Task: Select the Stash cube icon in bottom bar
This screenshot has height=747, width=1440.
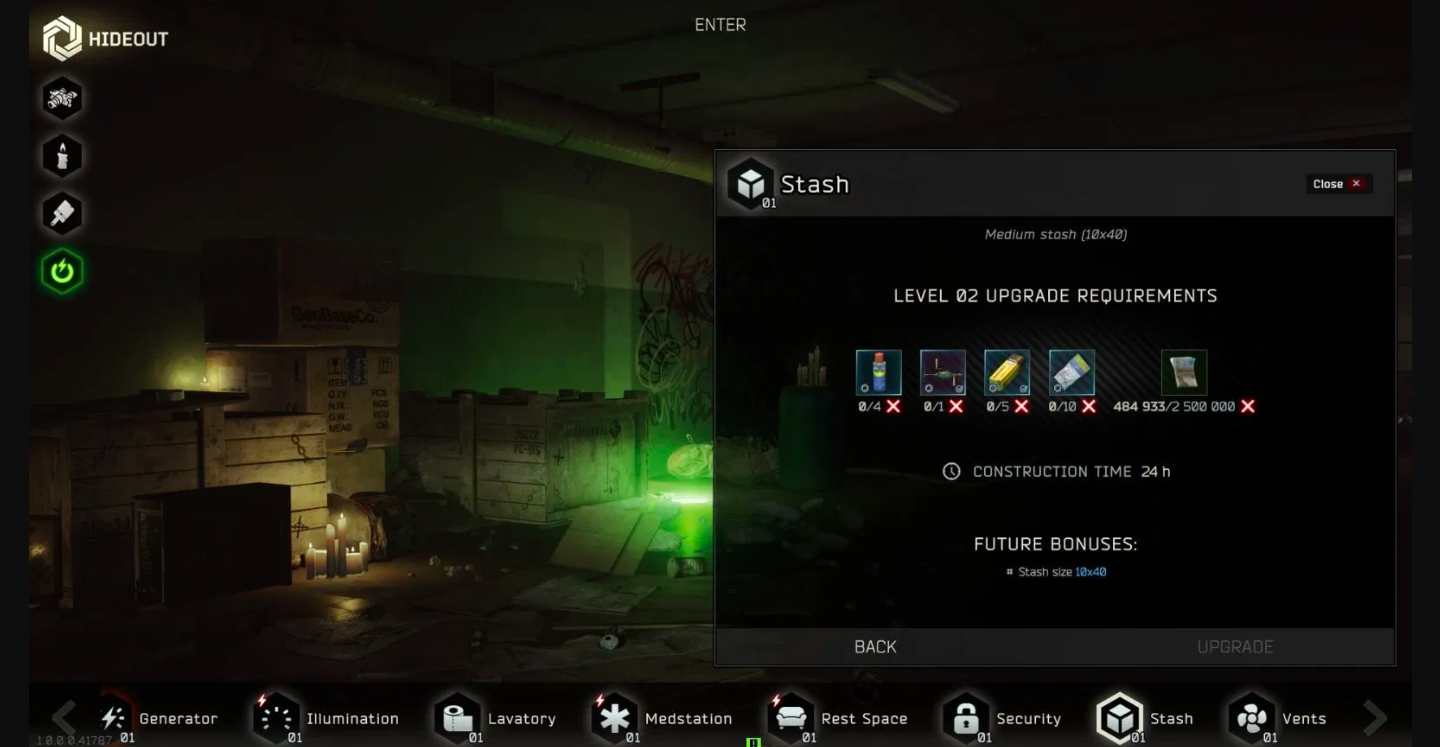Action: click(1119, 718)
